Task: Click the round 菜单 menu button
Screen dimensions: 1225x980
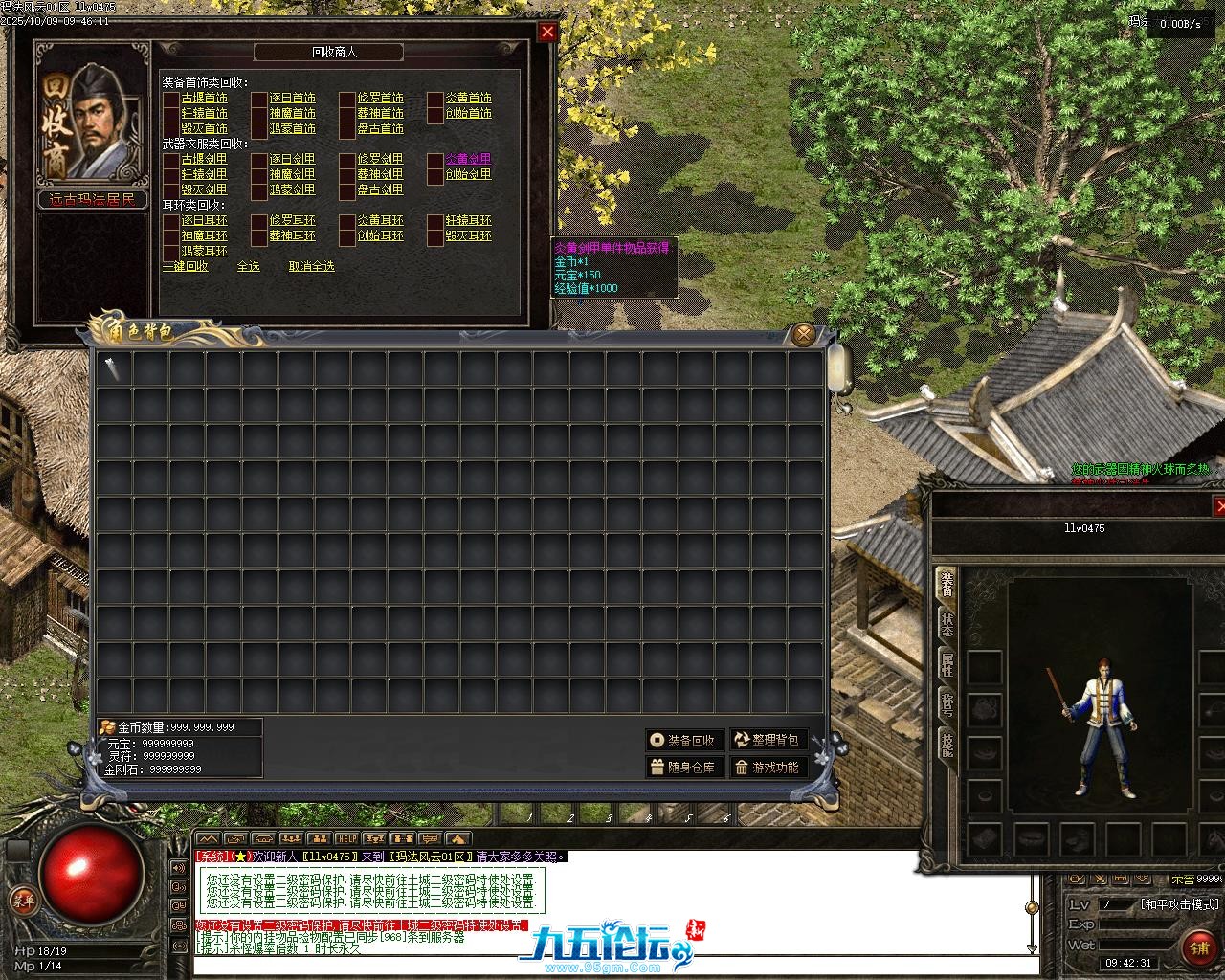Action: (x=21, y=899)
